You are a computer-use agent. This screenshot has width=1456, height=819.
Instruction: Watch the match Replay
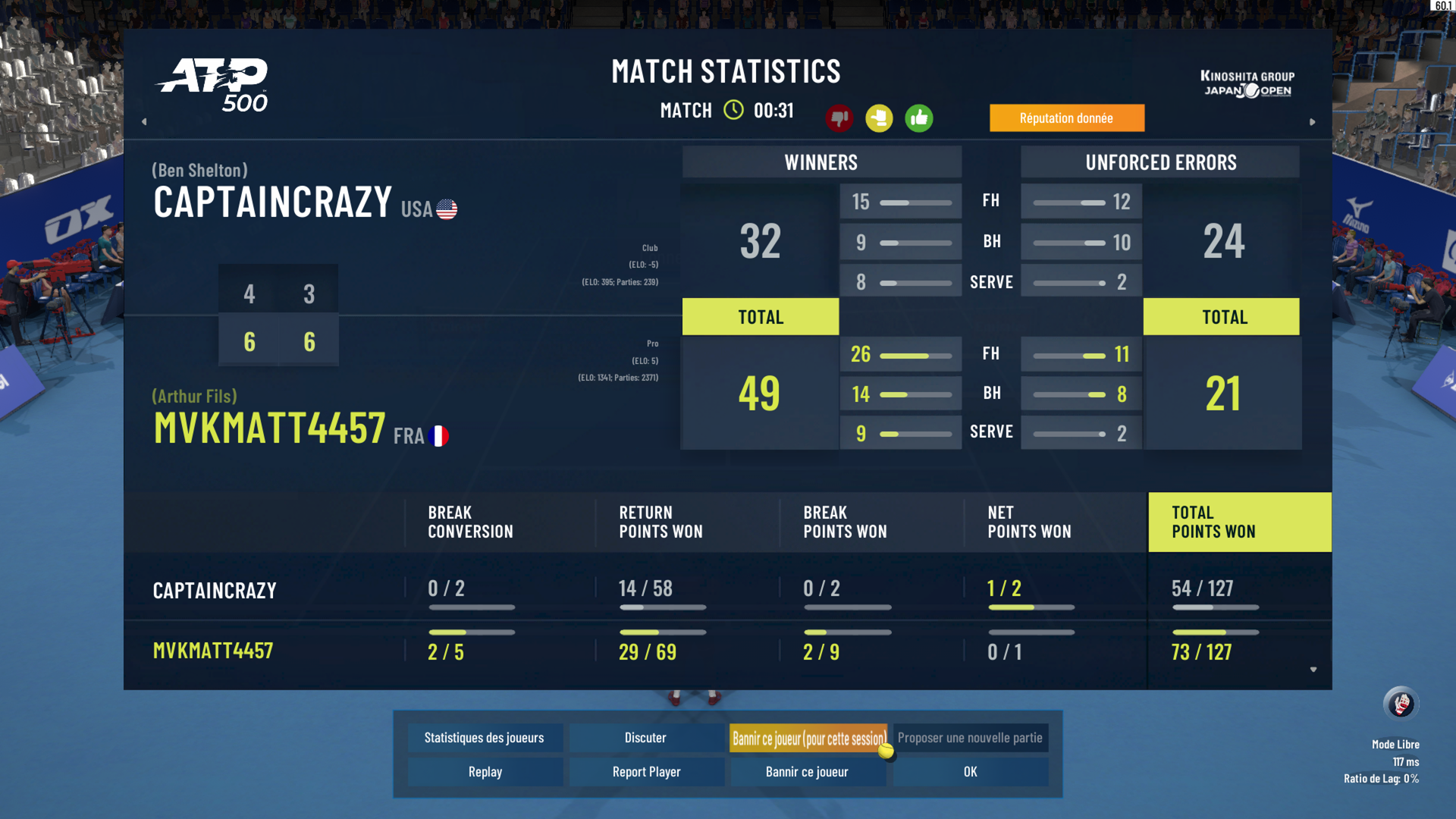click(485, 772)
